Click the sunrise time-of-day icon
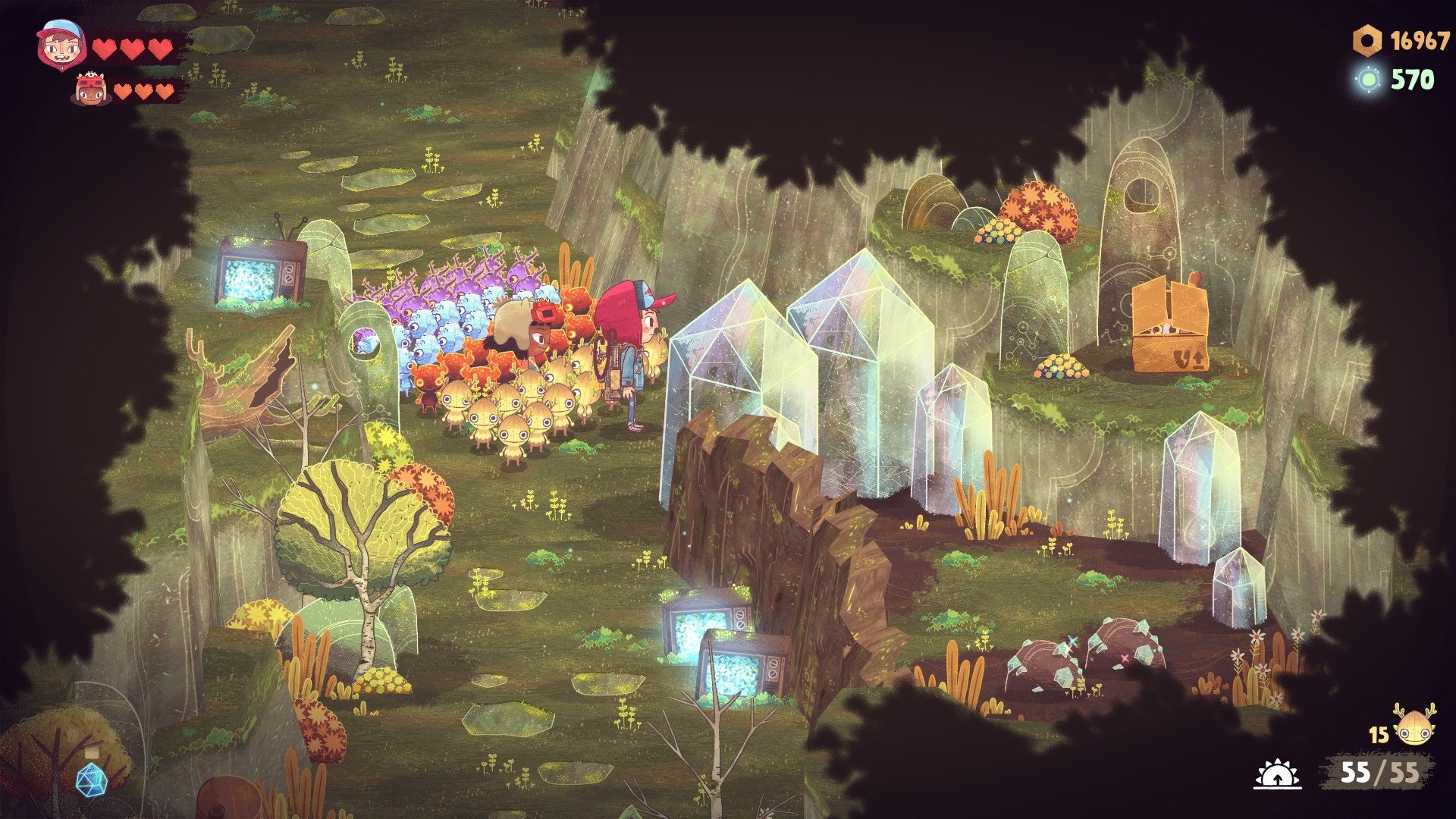This screenshot has width=1456, height=819. (x=1277, y=775)
